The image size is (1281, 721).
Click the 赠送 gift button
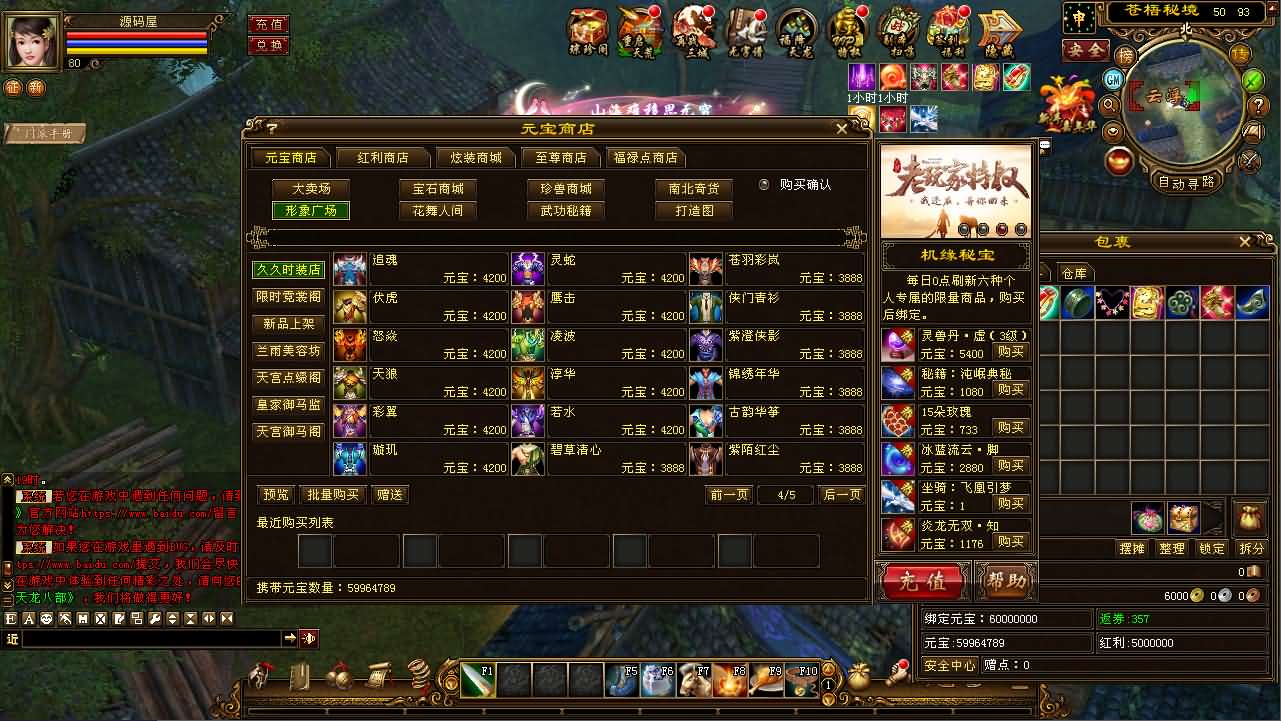point(390,495)
